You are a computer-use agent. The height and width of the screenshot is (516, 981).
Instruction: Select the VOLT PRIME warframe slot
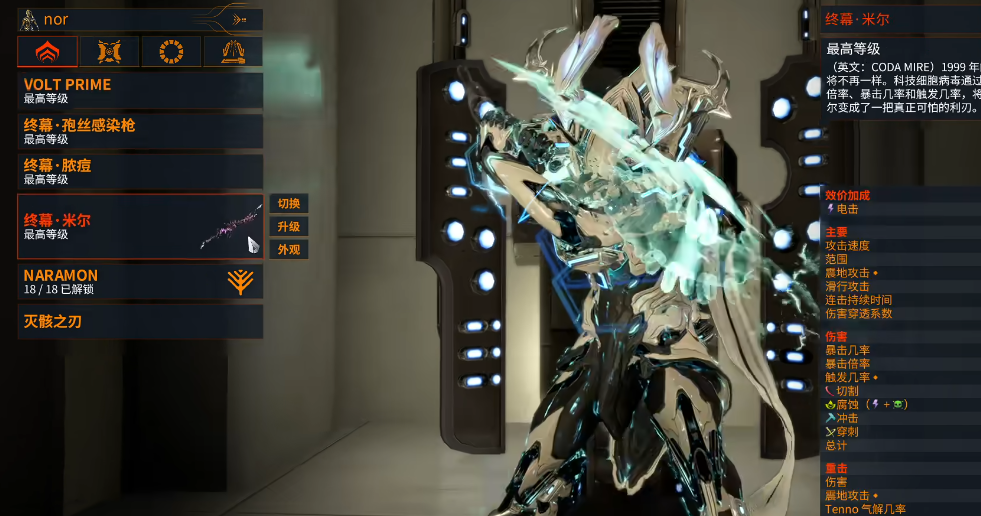tap(140, 90)
